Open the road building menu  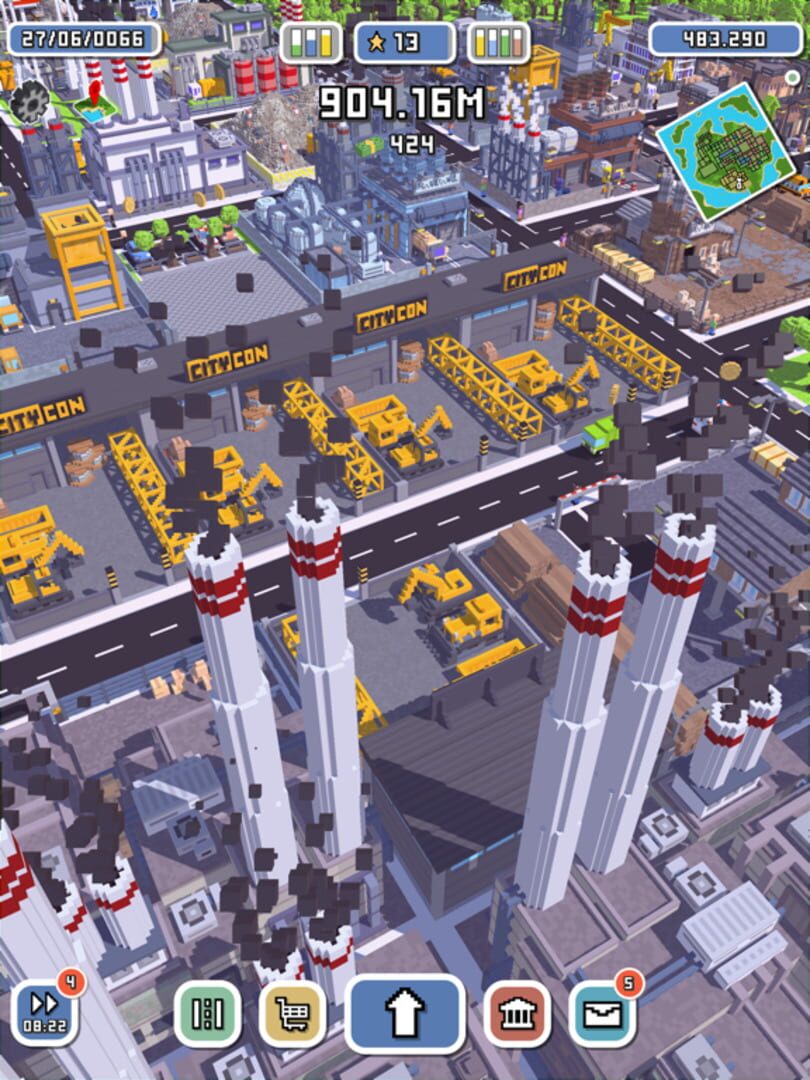click(x=208, y=1013)
